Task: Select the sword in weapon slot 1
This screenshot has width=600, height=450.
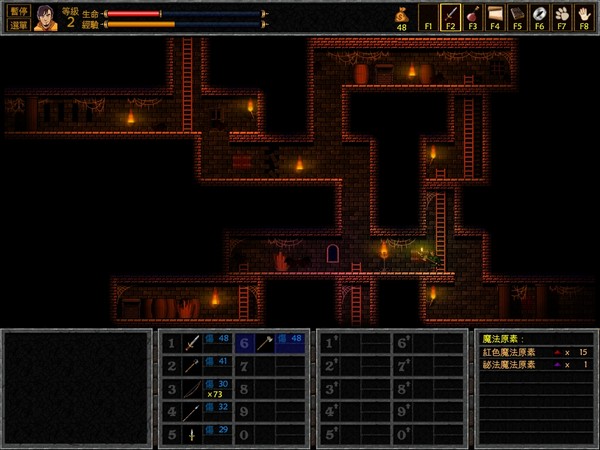Action: [x=192, y=343]
